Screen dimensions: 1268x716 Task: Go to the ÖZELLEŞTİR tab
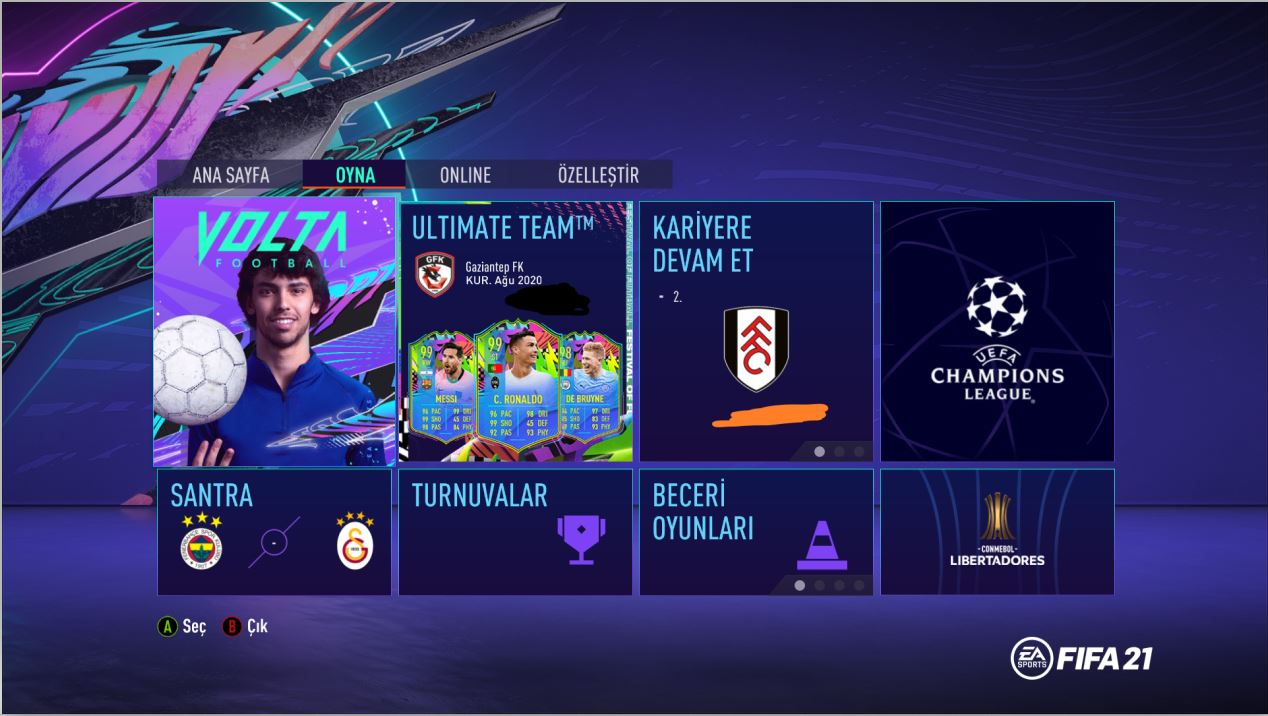[598, 175]
